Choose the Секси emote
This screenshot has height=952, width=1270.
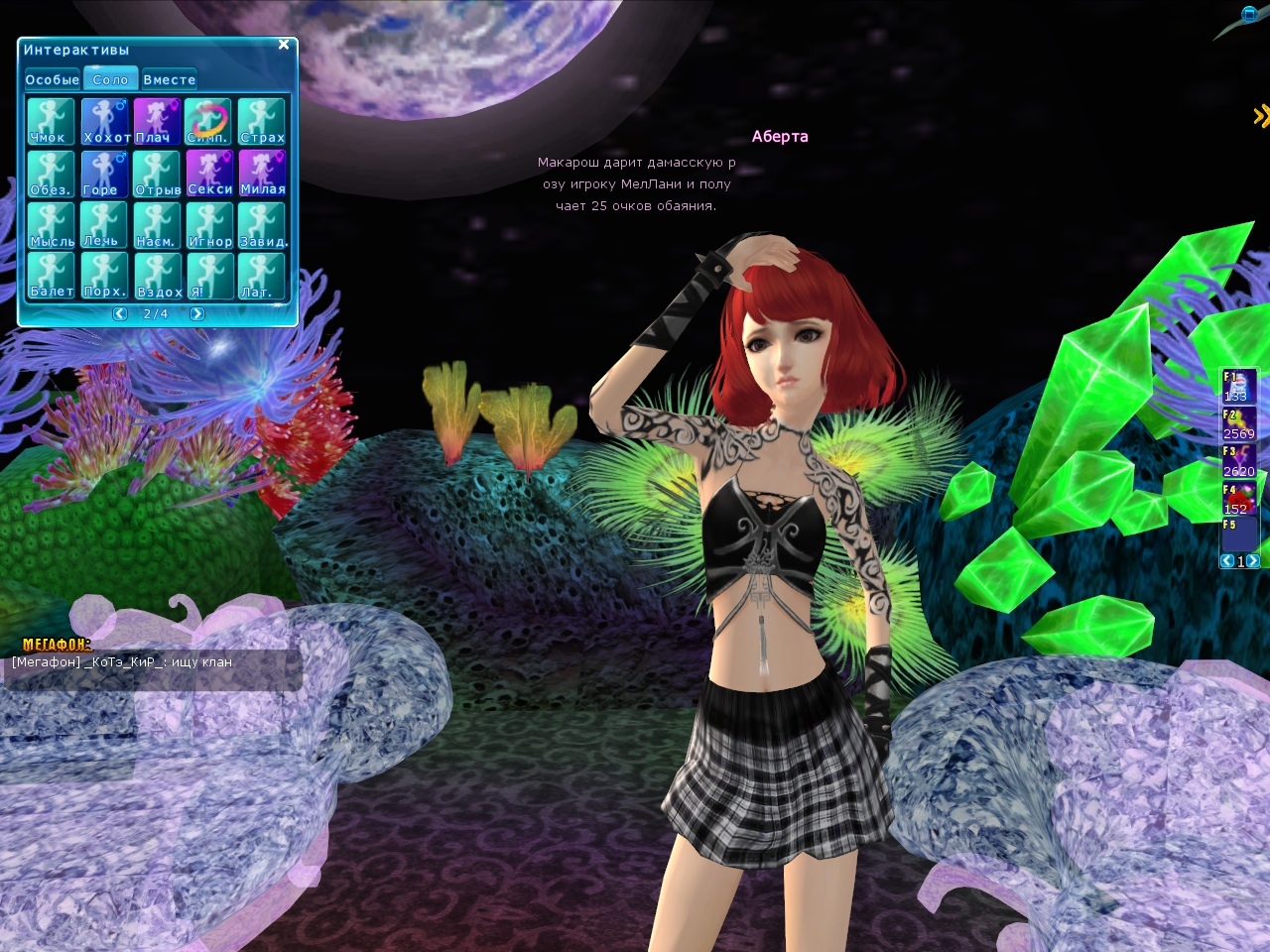(209, 173)
